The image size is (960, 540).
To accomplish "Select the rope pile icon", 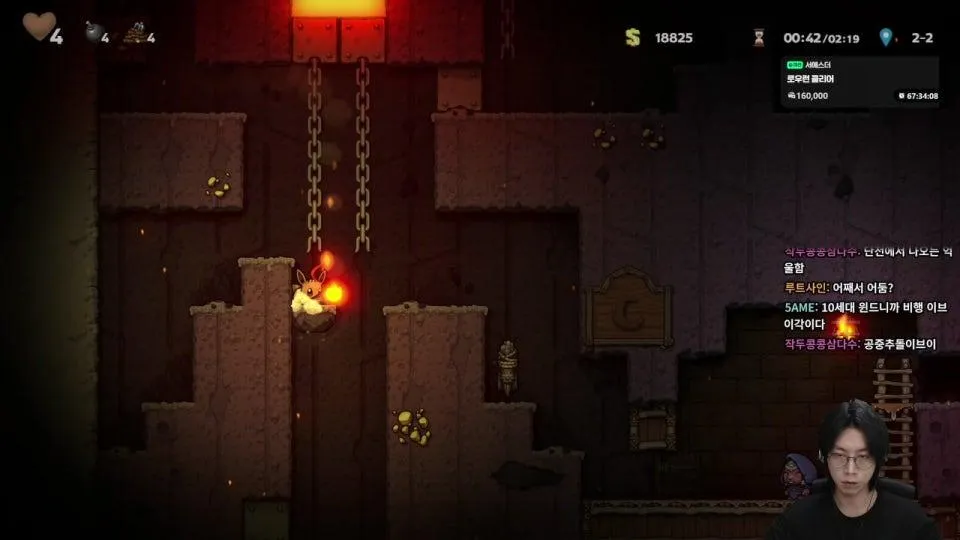I will tap(135, 35).
